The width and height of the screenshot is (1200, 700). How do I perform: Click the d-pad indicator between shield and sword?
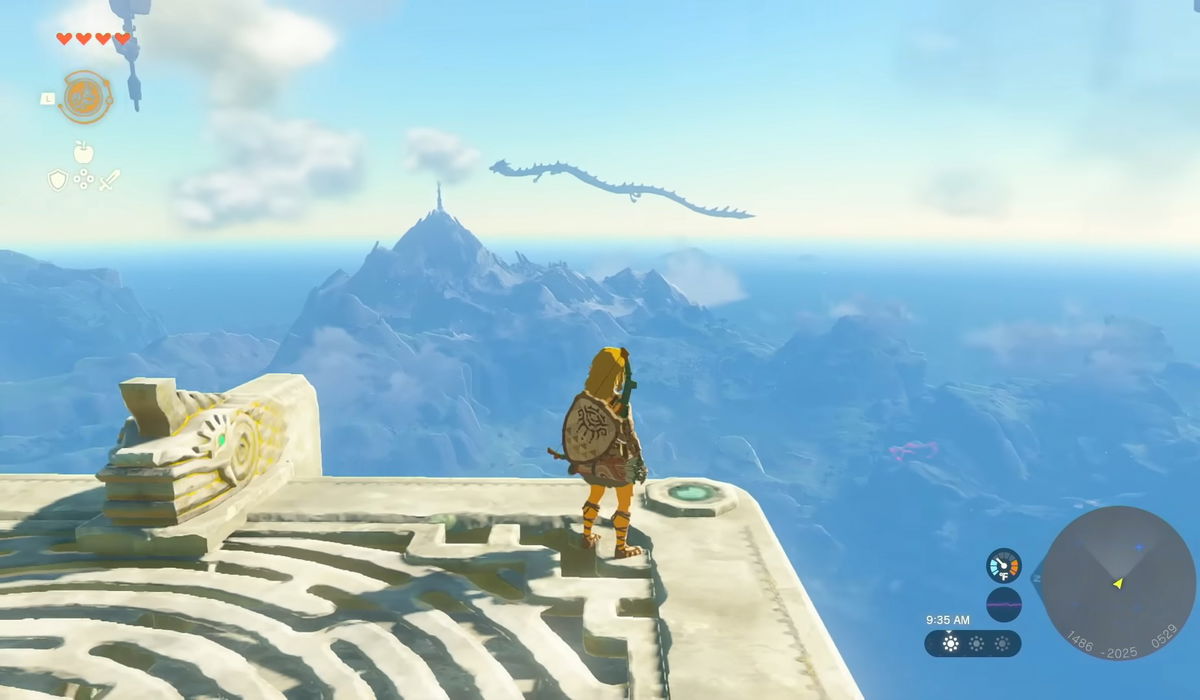point(84,180)
